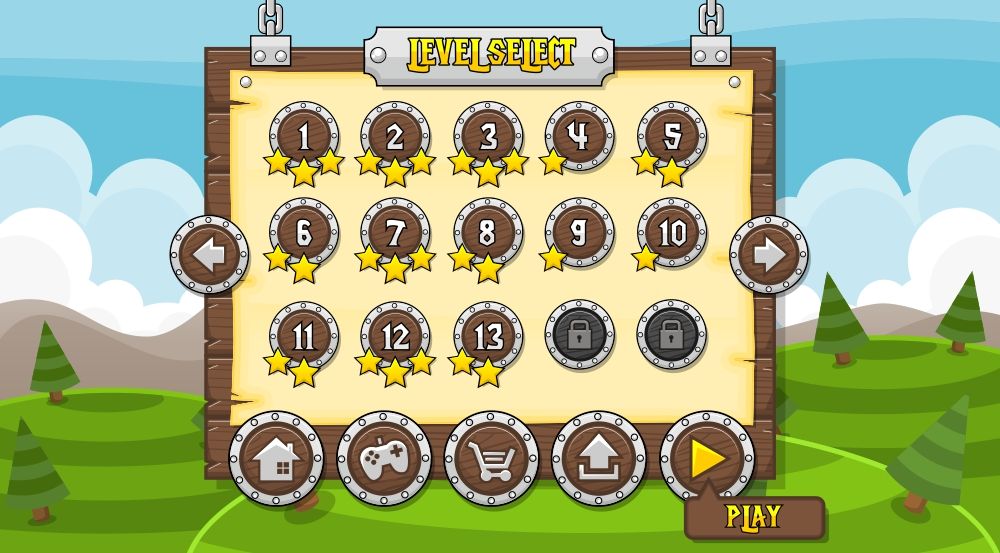The height and width of the screenshot is (553, 1000).
Task: Choose level 10
Action: click(672, 232)
